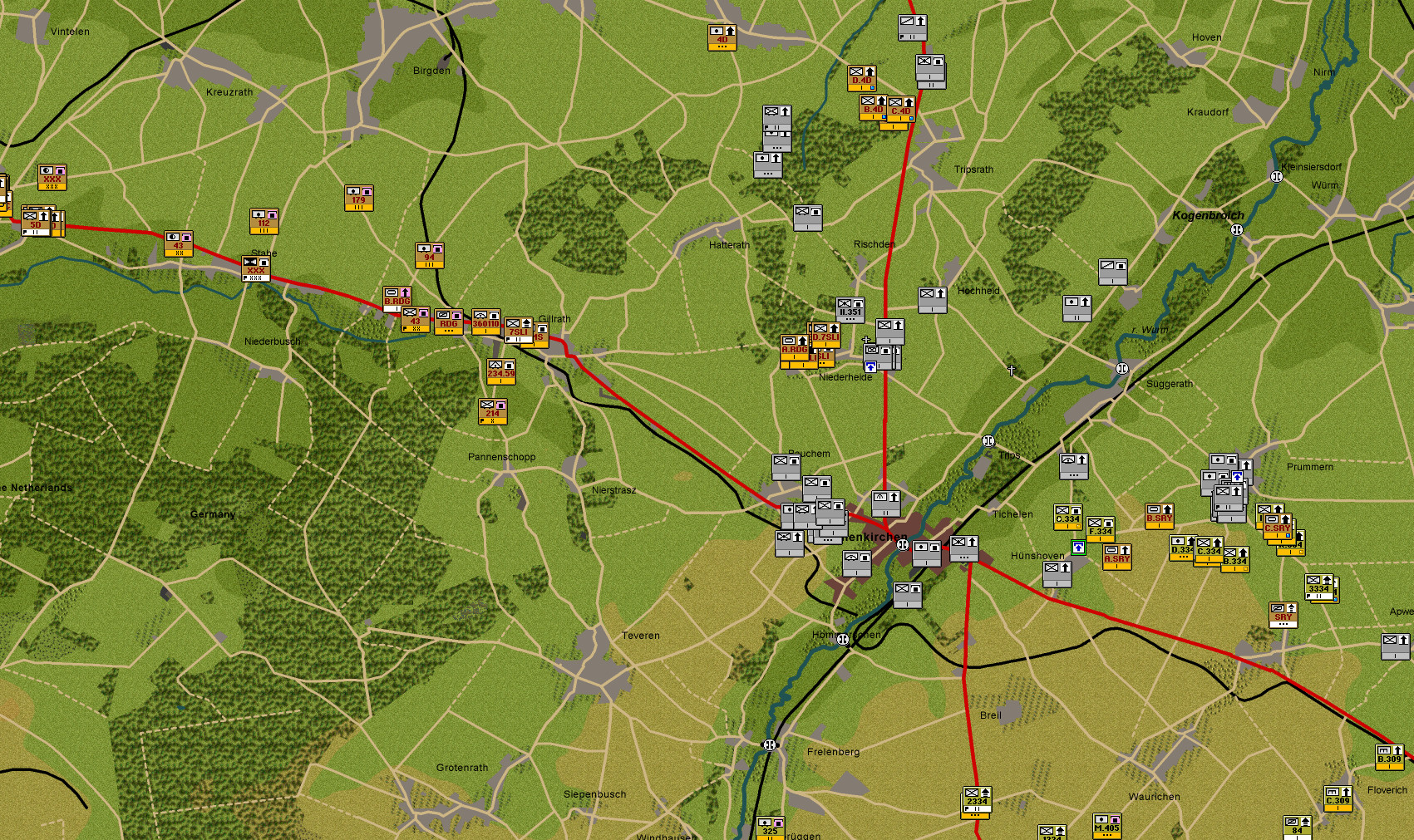Select the B.RDG reconnaissance counter near Stahe

[x=397, y=297]
